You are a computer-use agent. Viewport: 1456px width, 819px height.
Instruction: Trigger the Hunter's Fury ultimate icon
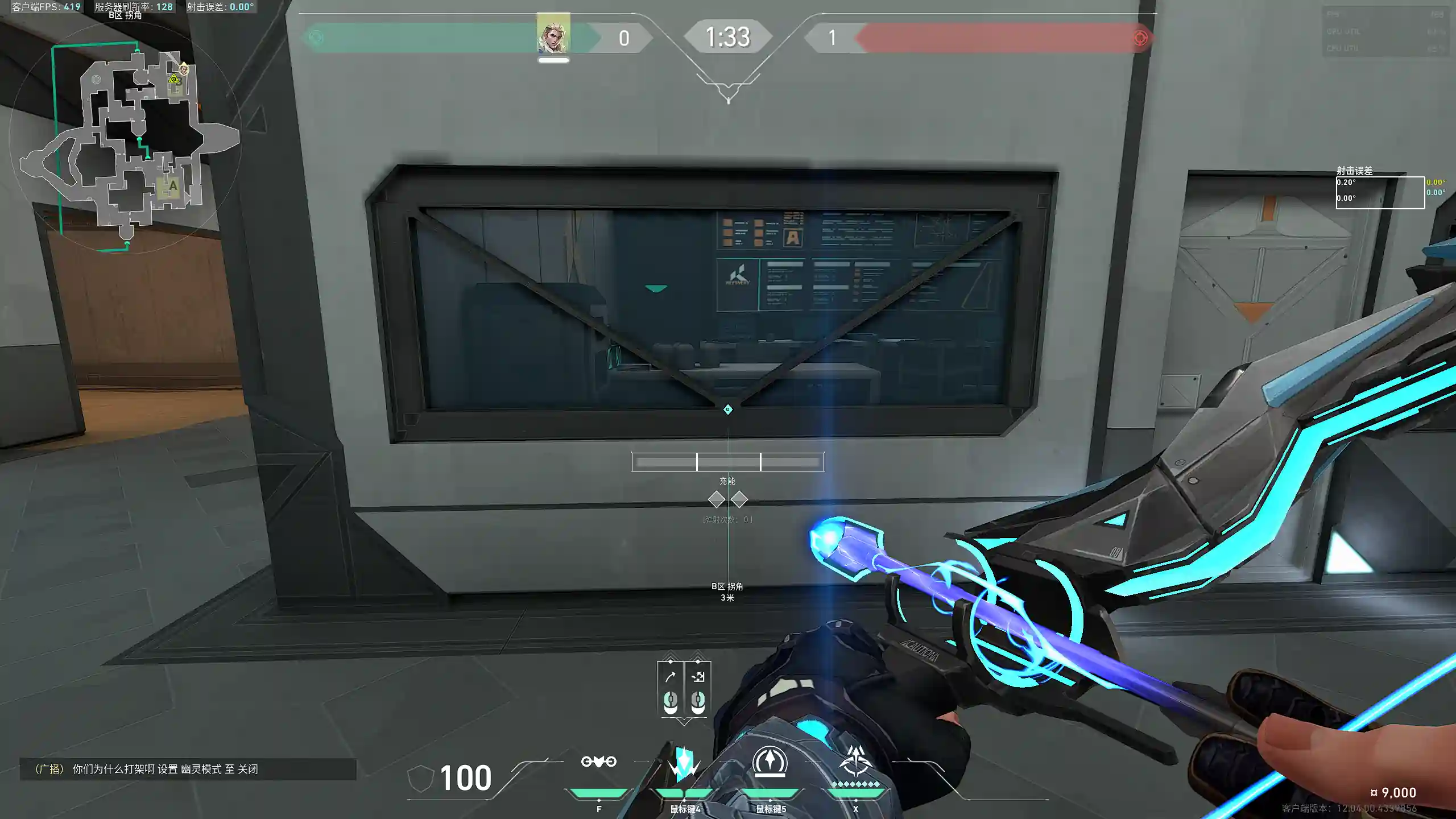point(855,762)
